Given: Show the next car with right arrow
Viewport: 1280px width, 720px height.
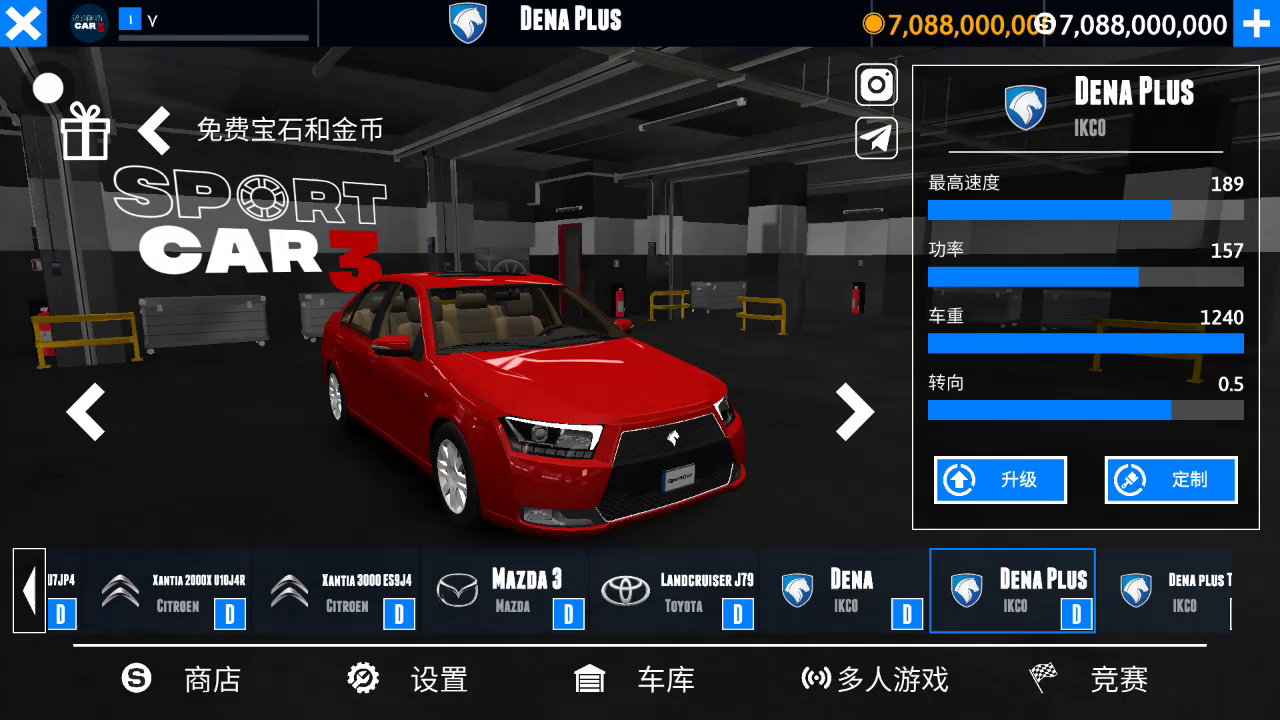Looking at the screenshot, I should click(854, 412).
